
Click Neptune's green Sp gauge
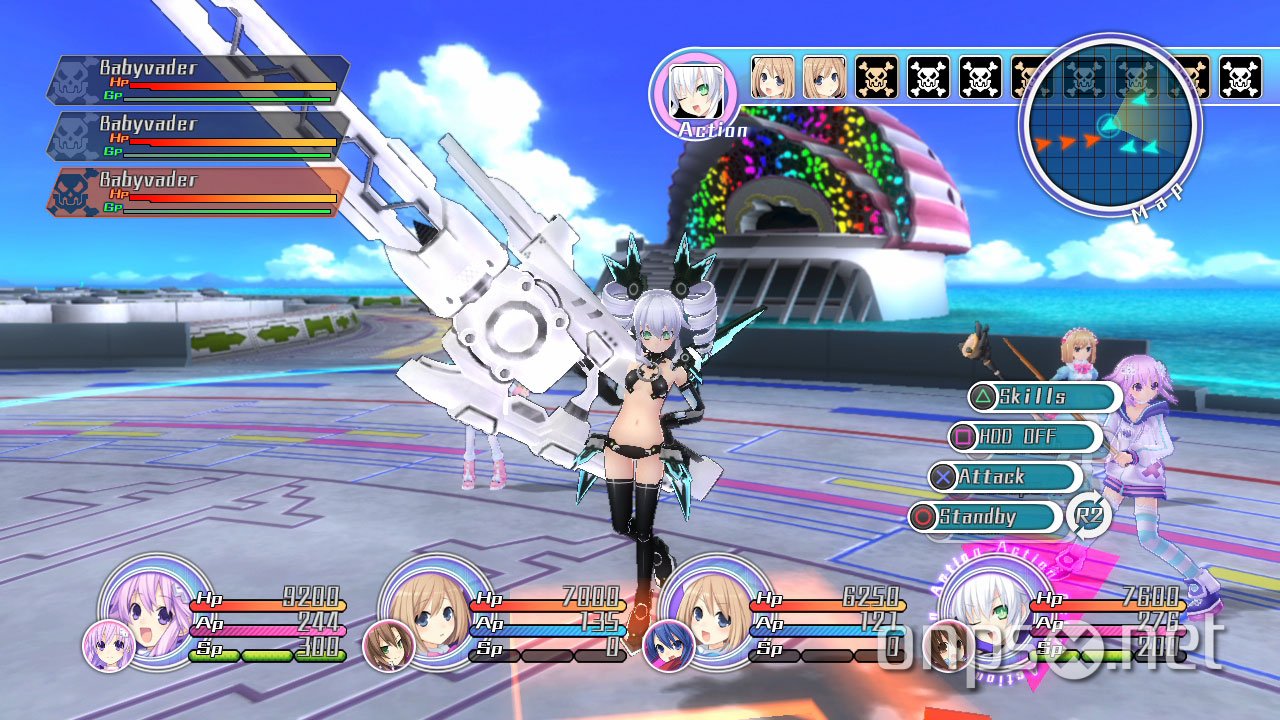(x=269, y=657)
